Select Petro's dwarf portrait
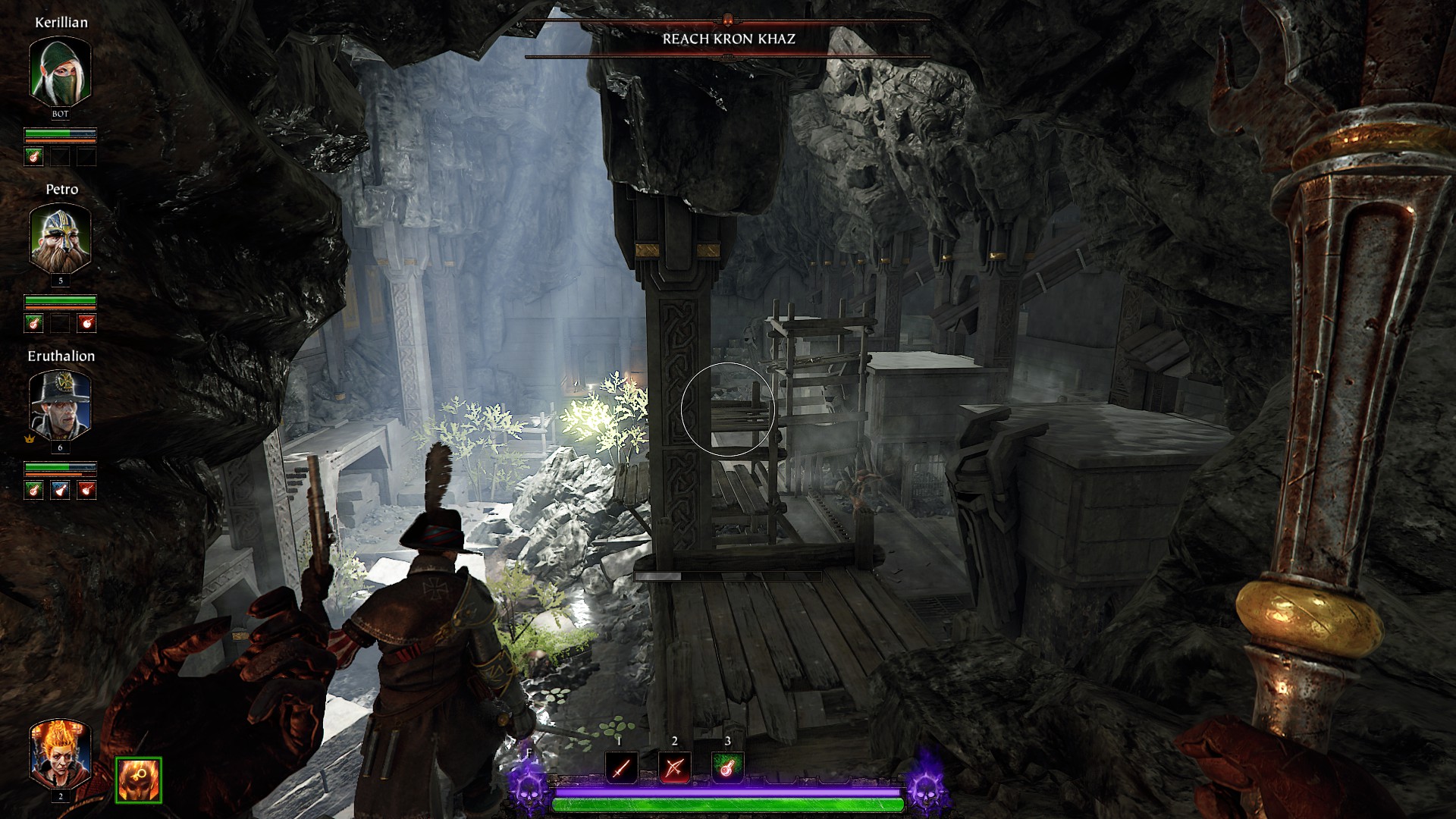 pyautogui.click(x=60, y=238)
